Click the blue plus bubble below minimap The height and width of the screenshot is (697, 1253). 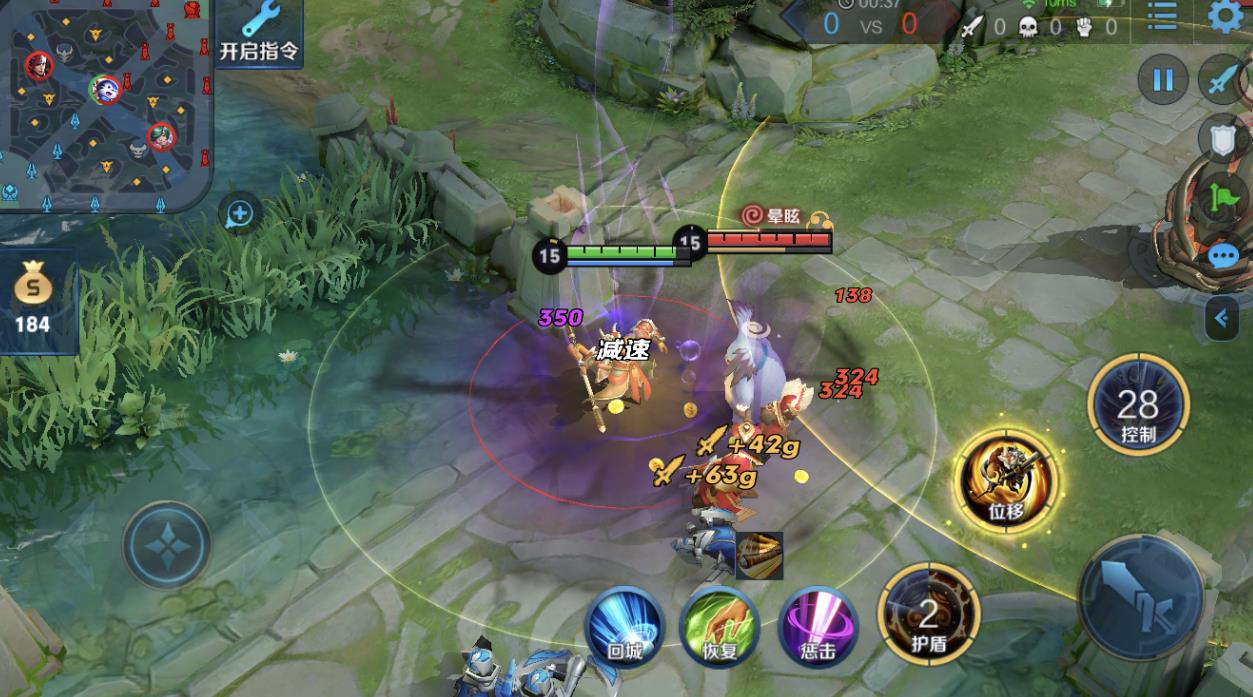[x=240, y=212]
